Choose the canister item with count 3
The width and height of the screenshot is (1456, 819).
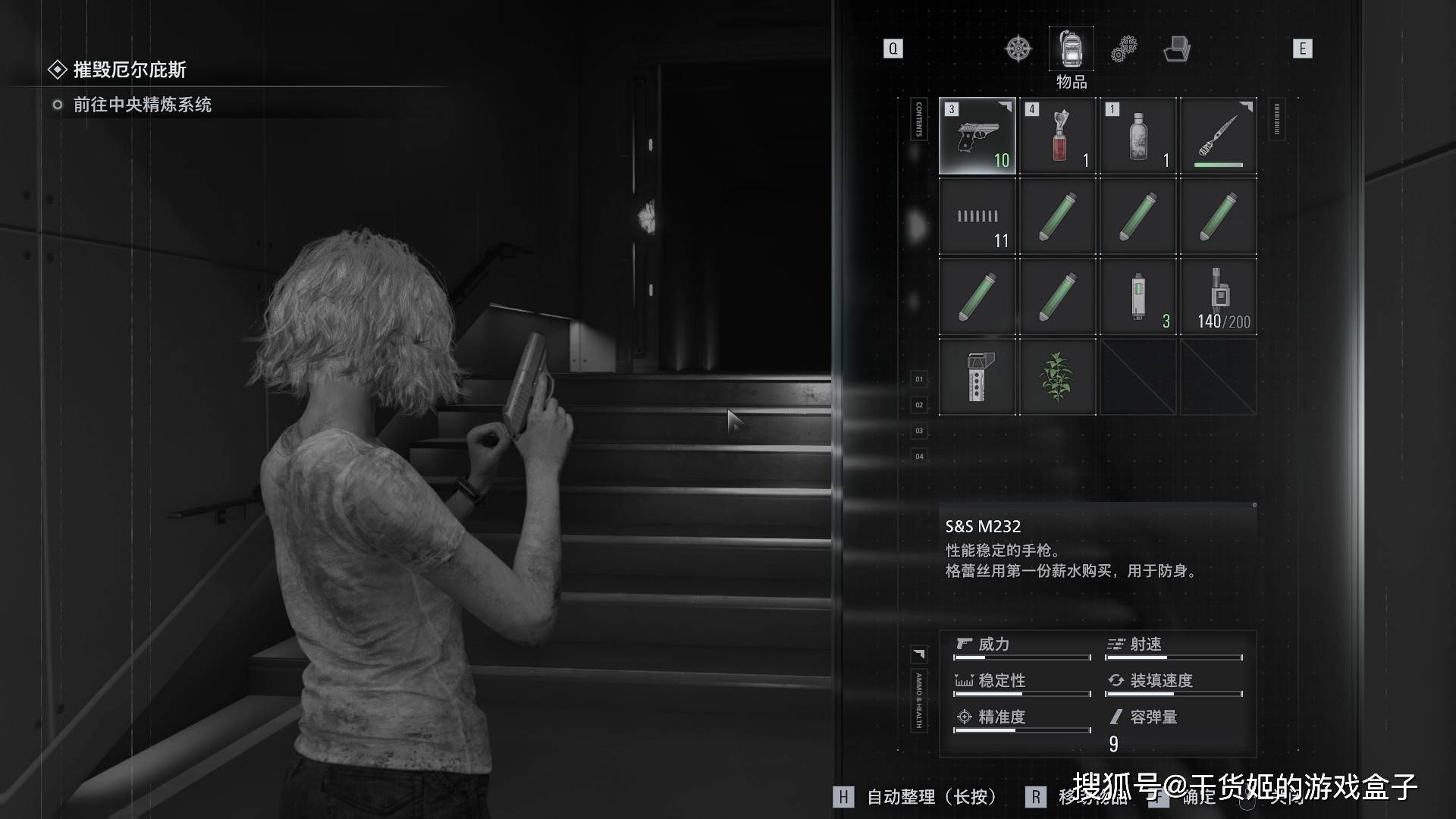1138,297
